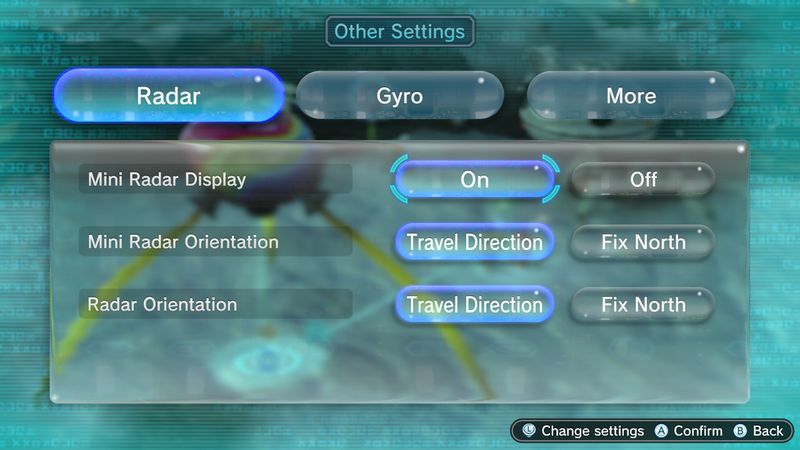Turn Mini Radar Display On
800x450 pixels.
click(x=474, y=180)
